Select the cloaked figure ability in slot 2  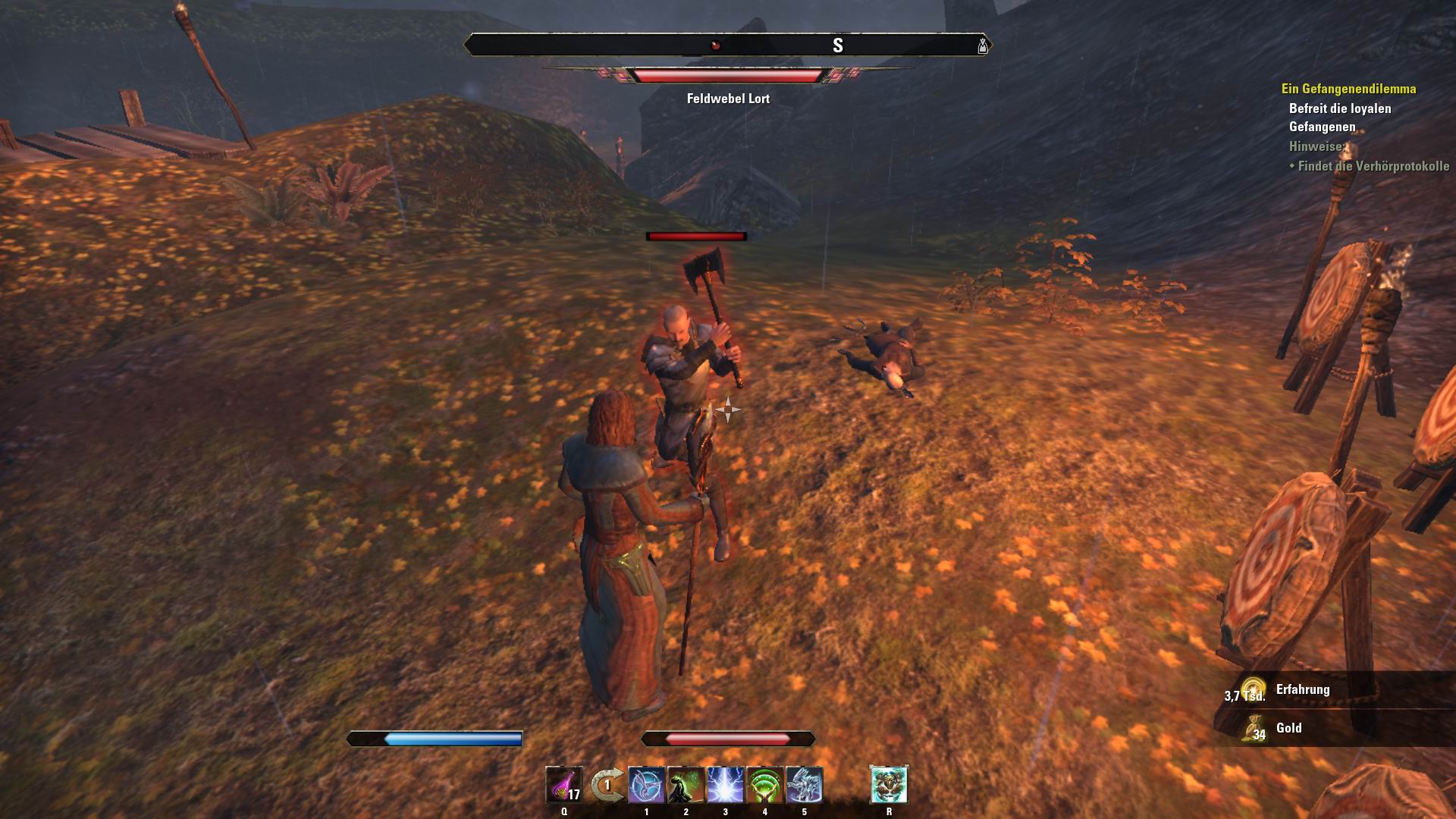(x=685, y=786)
